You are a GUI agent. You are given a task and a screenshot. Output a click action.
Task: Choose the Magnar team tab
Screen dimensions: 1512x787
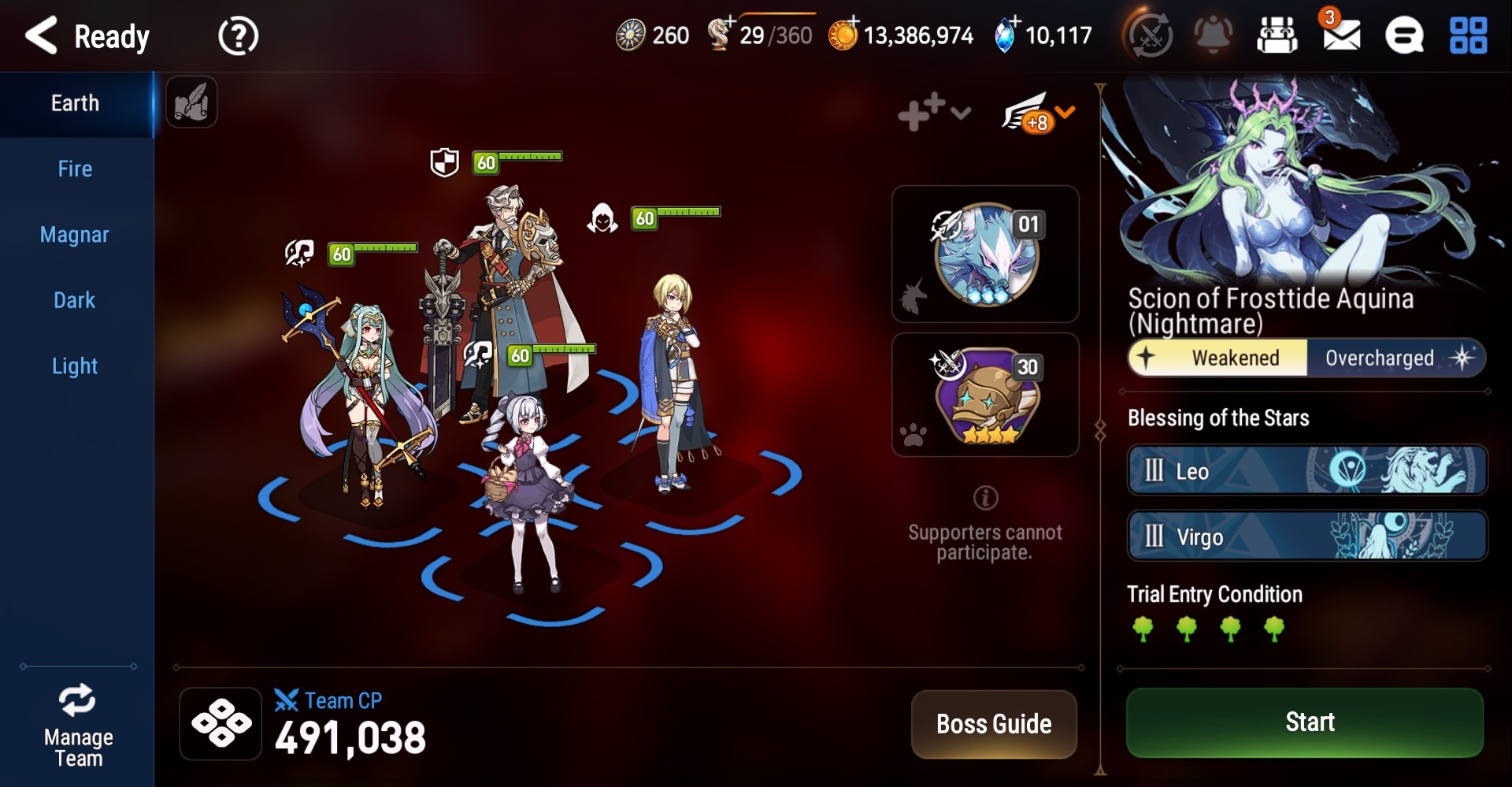click(75, 235)
